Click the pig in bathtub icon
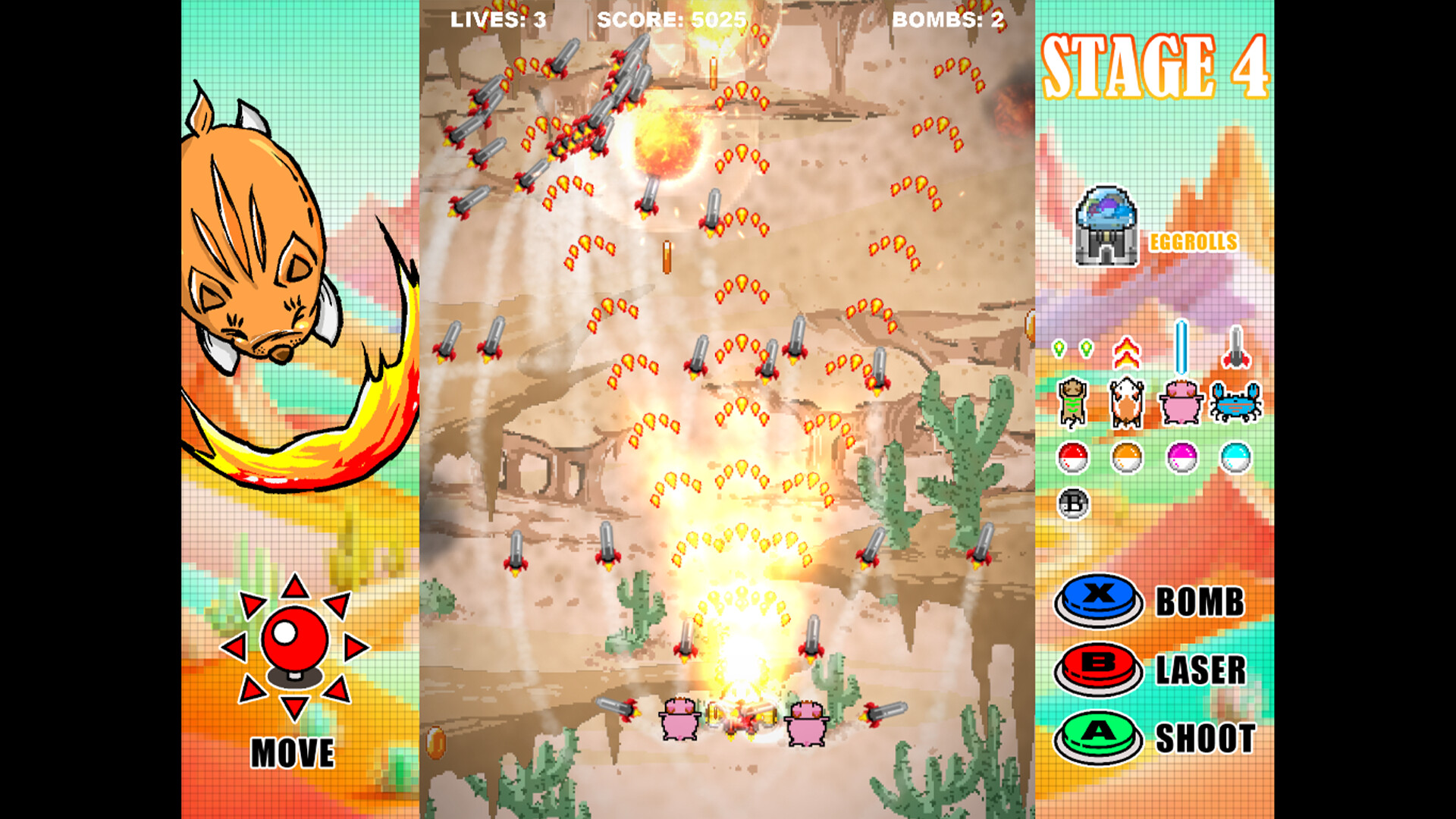Screen dimensions: 1456x819 point(1180,403)
